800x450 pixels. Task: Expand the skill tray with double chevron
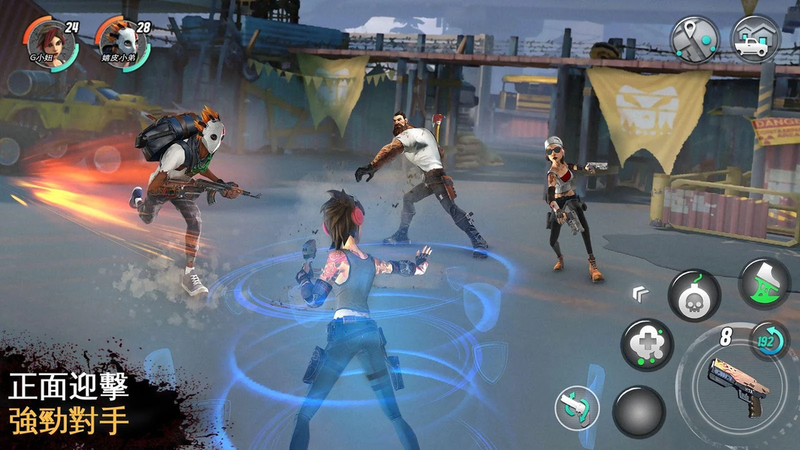637,293
